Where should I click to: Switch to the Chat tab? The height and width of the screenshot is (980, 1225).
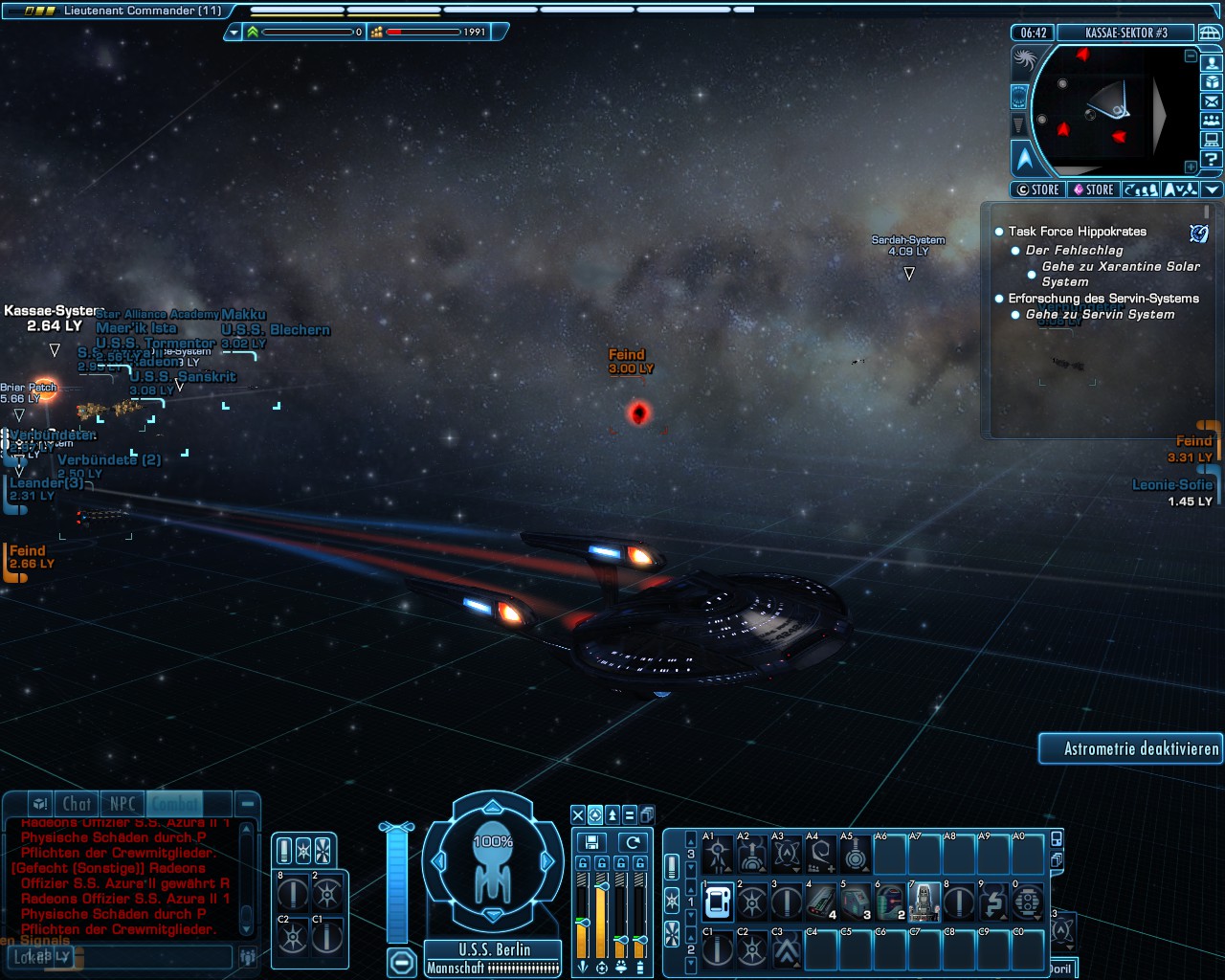point(77,805)
